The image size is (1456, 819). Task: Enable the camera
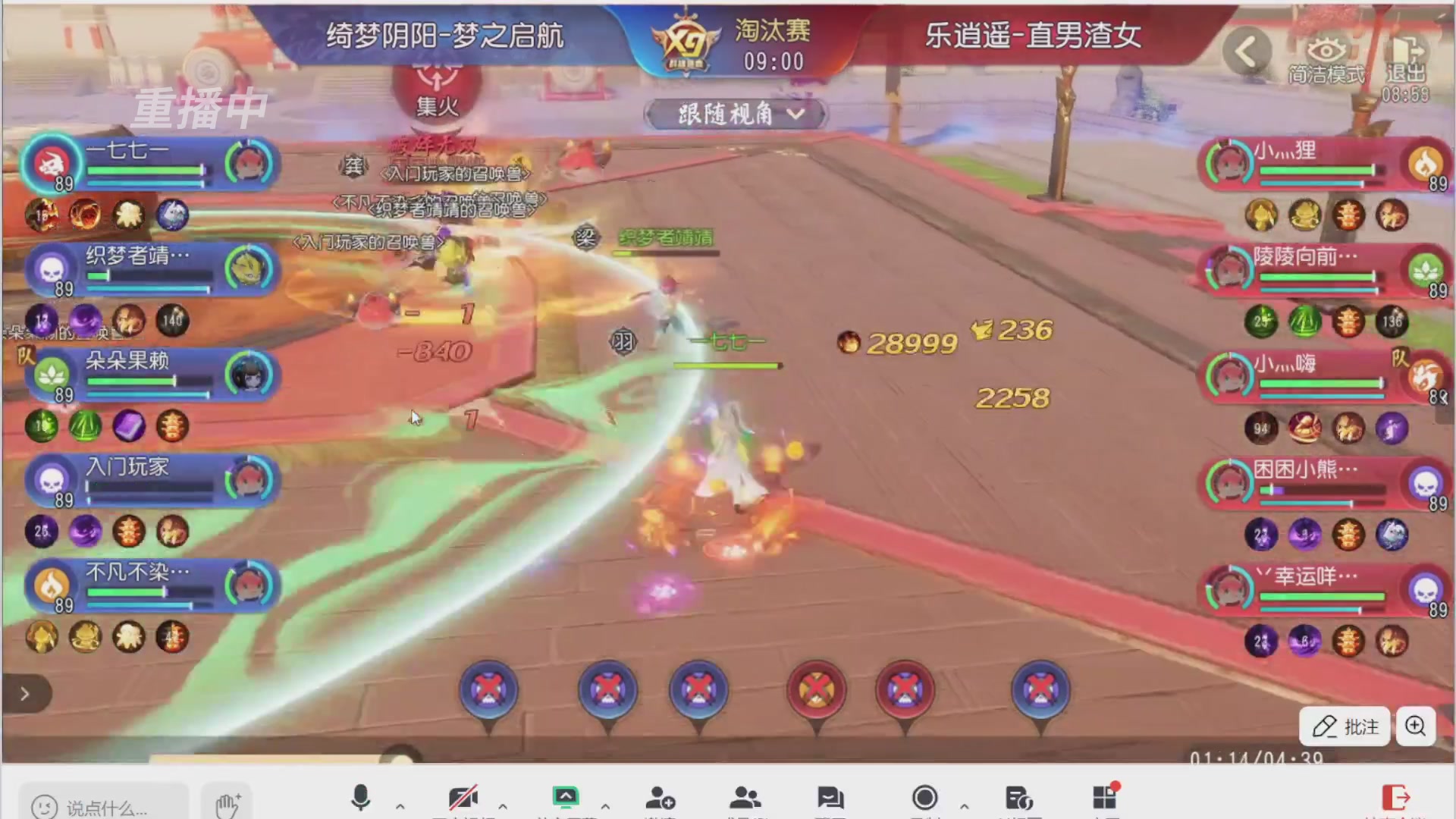pyautogui.click(x=465, y=796)
